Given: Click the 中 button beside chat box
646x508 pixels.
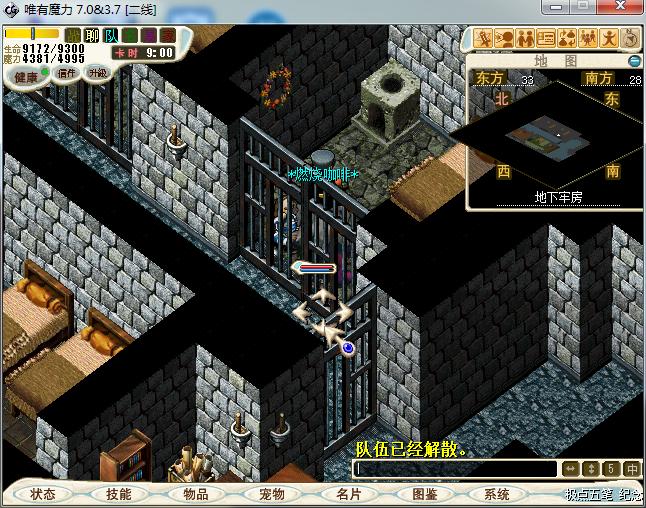Looking at the screenshot, I should click(632, 469).
